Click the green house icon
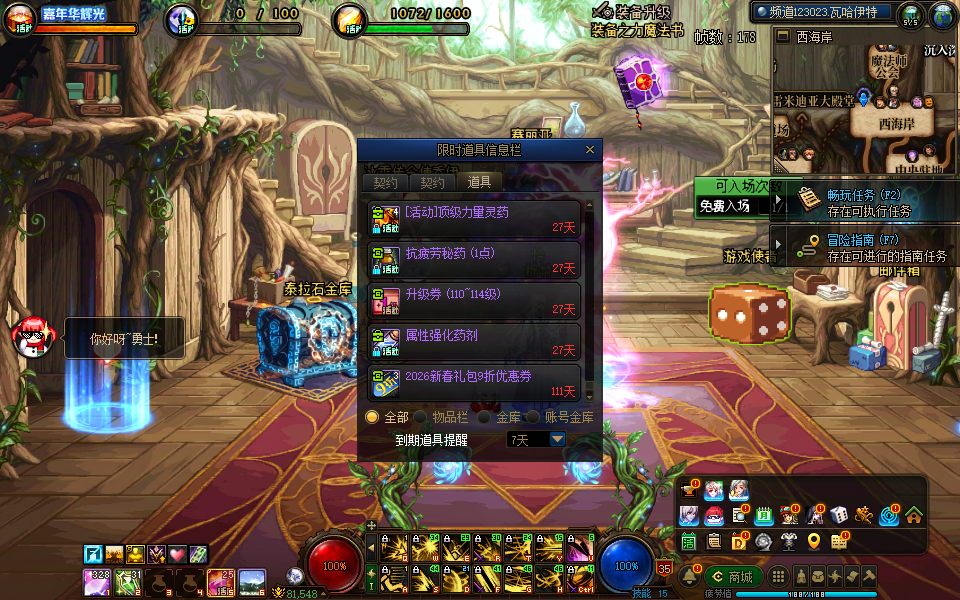 coord(913,516)
